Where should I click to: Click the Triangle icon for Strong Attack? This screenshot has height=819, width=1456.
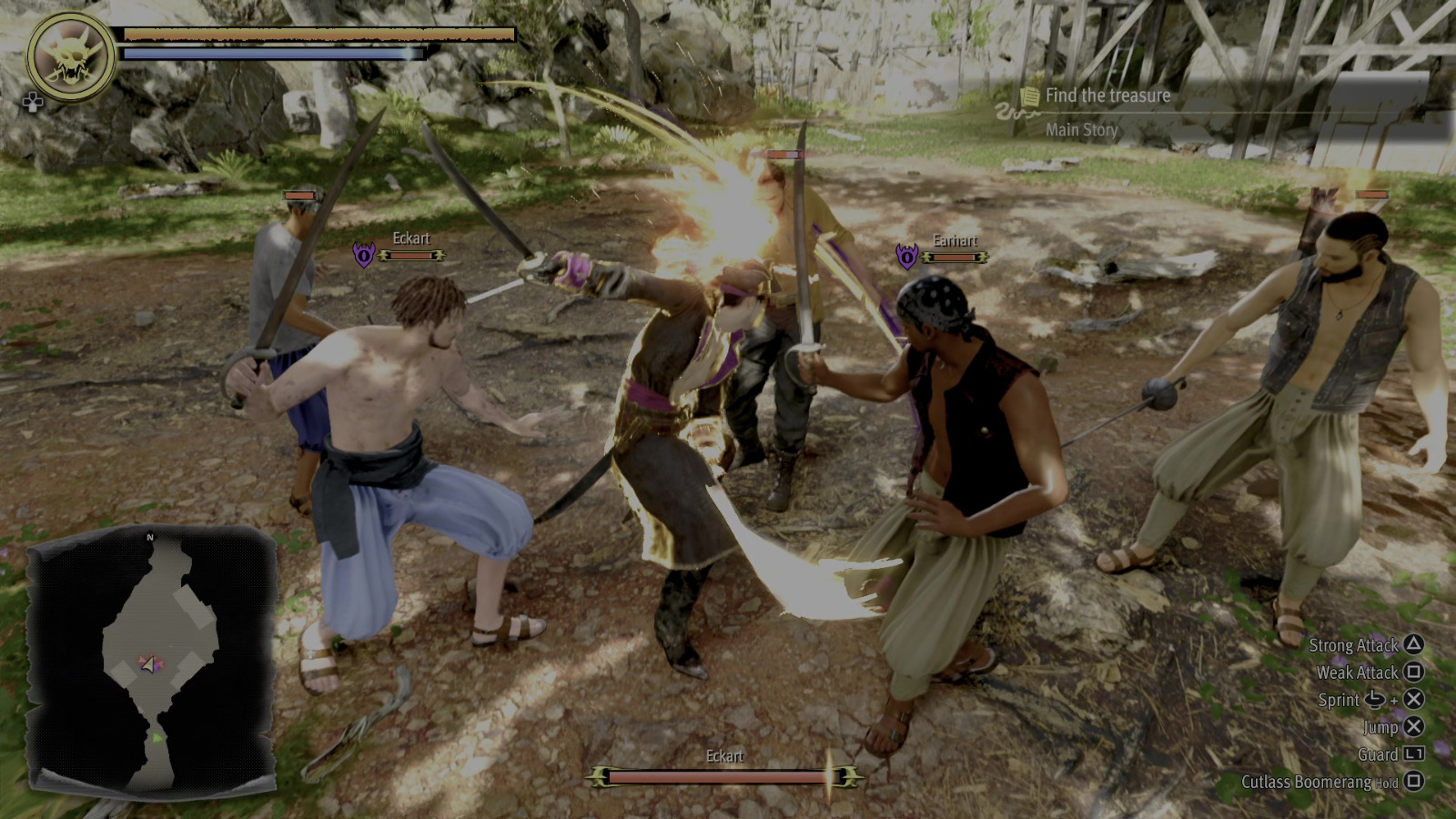click(1412, 646)
